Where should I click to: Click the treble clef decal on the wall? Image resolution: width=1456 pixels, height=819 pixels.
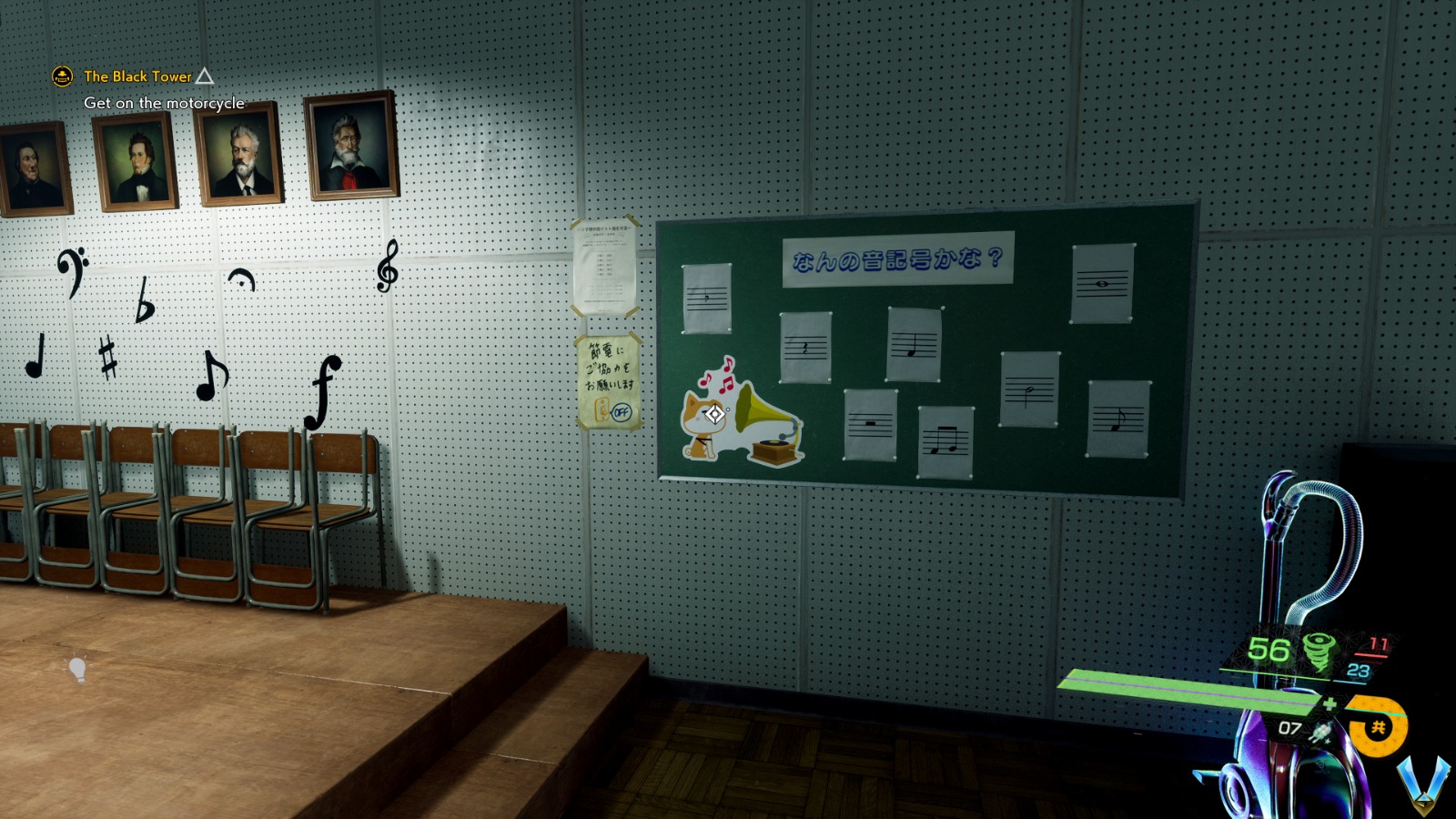(x=388, y=266)
